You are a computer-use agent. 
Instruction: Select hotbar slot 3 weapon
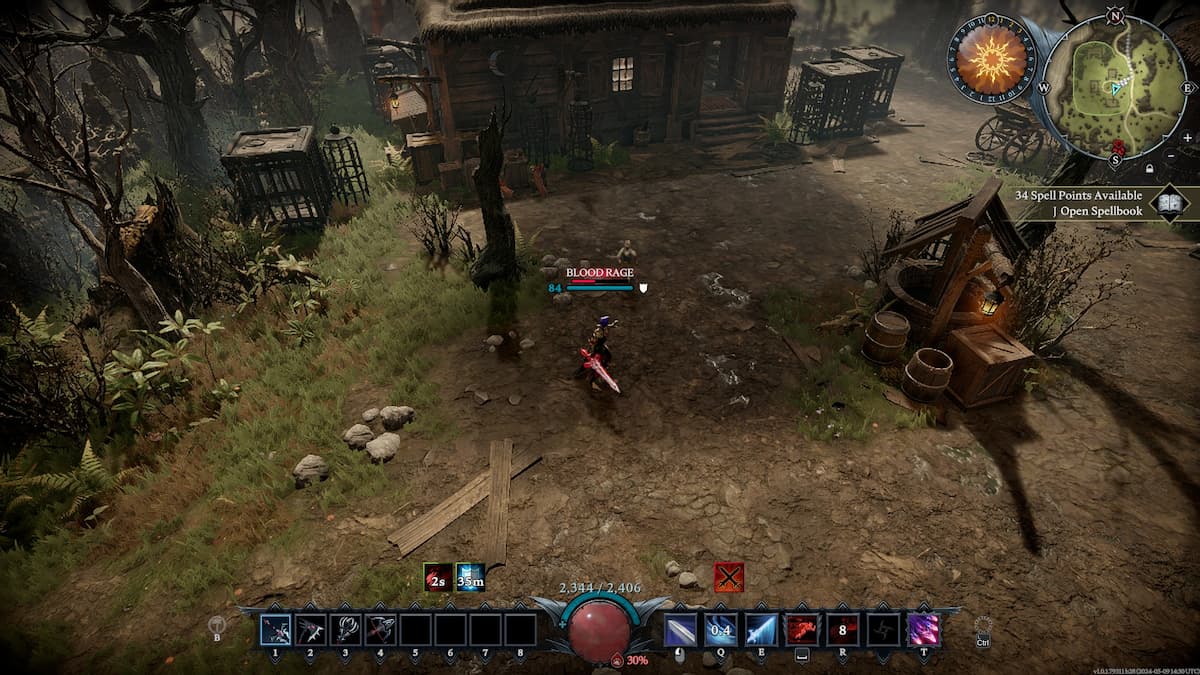345,630
